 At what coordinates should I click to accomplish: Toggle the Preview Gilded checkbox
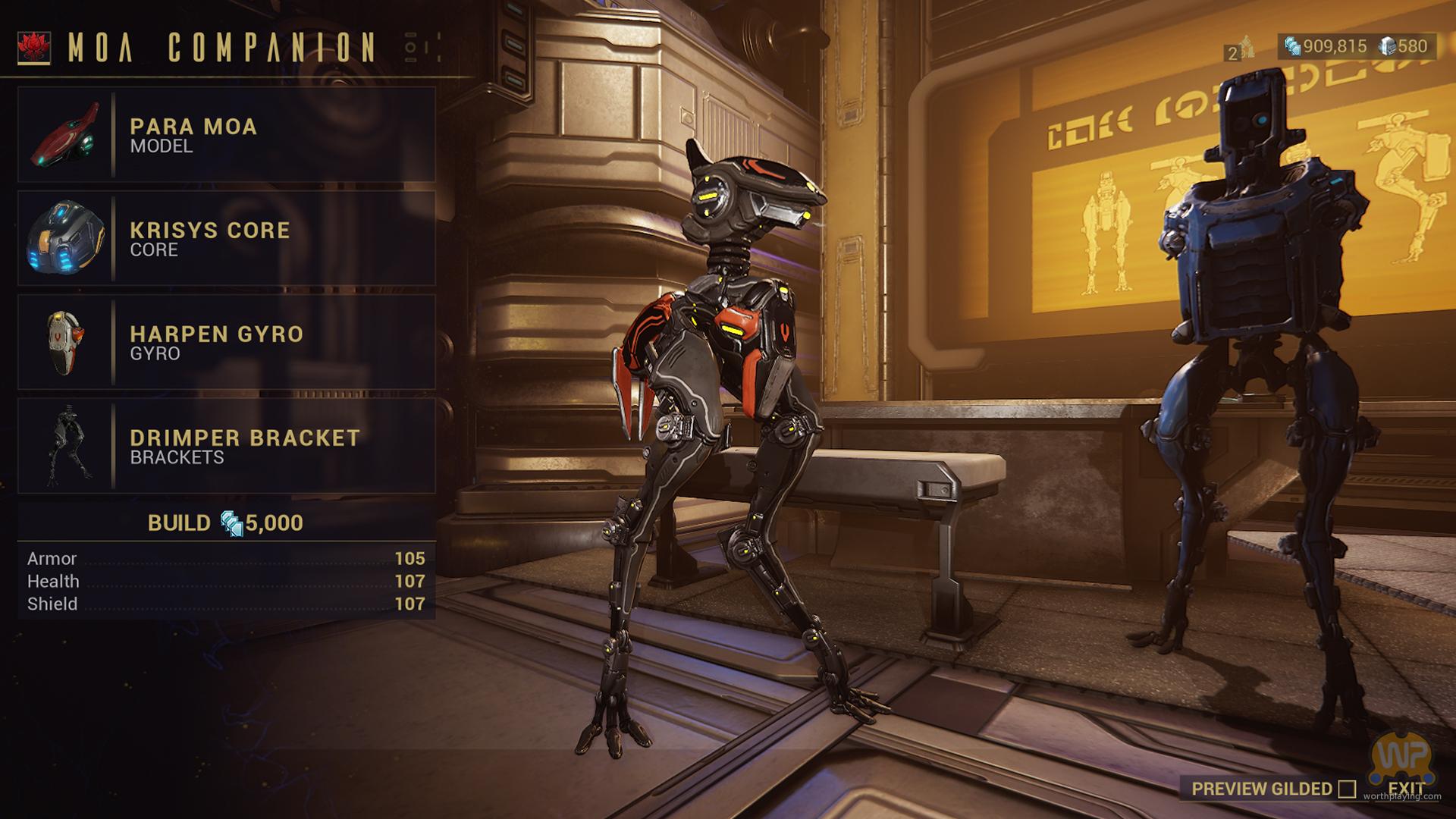[x=1347, y=789]
